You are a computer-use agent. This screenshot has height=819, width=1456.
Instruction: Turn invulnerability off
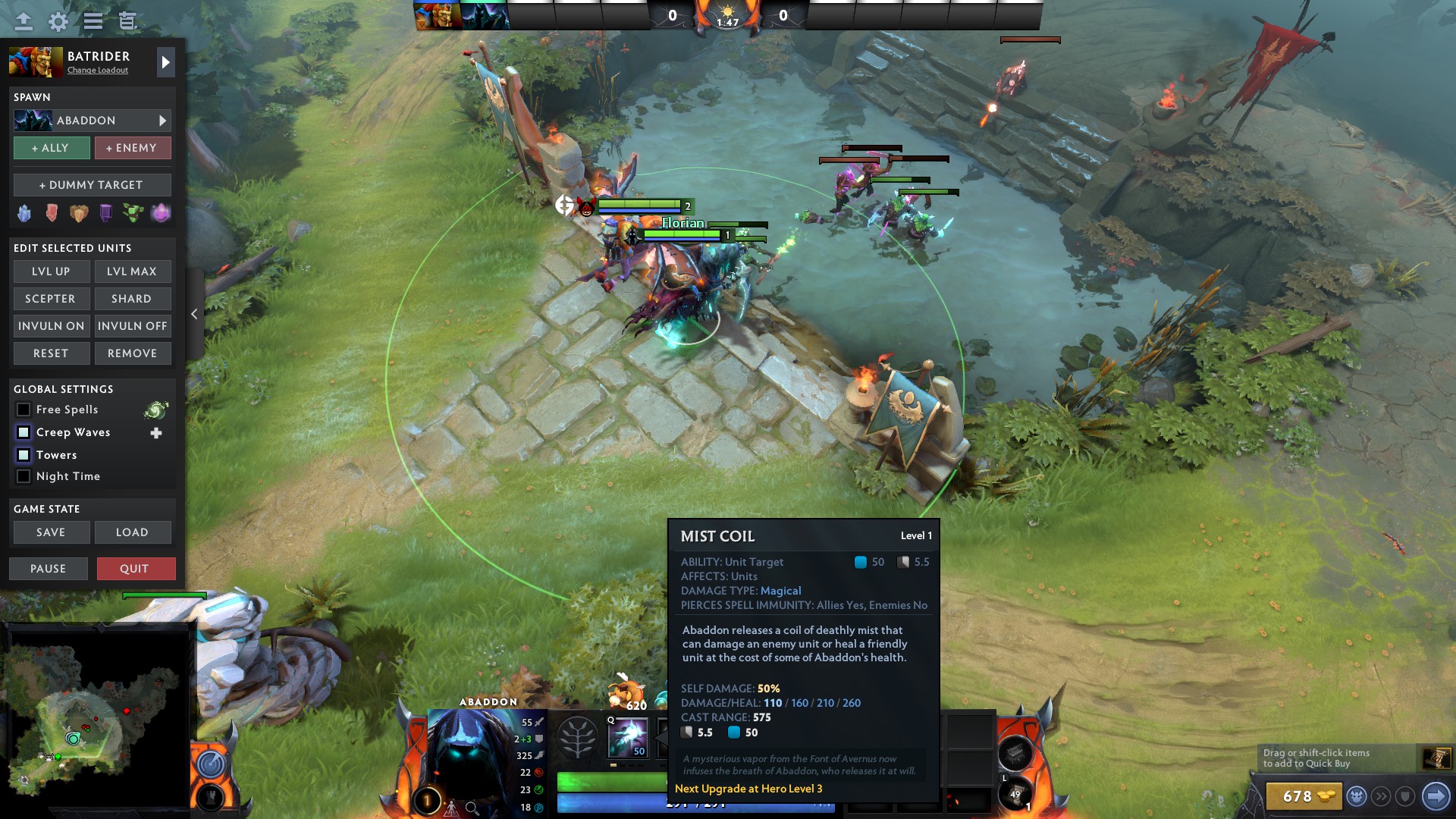tap(132, 326)
